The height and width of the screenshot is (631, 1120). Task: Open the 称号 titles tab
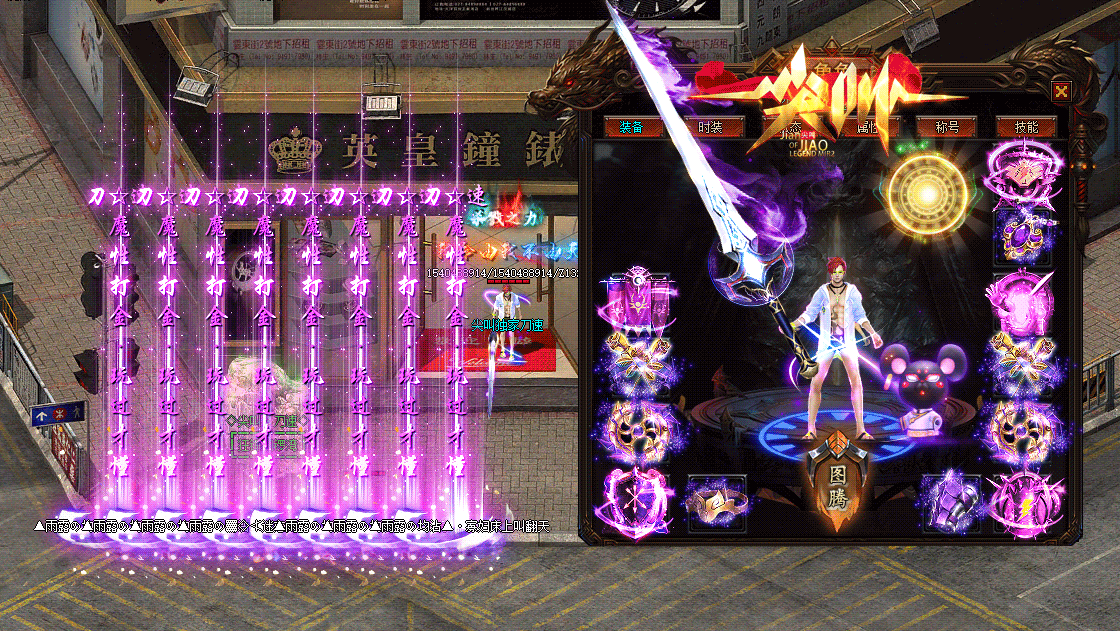946,127
